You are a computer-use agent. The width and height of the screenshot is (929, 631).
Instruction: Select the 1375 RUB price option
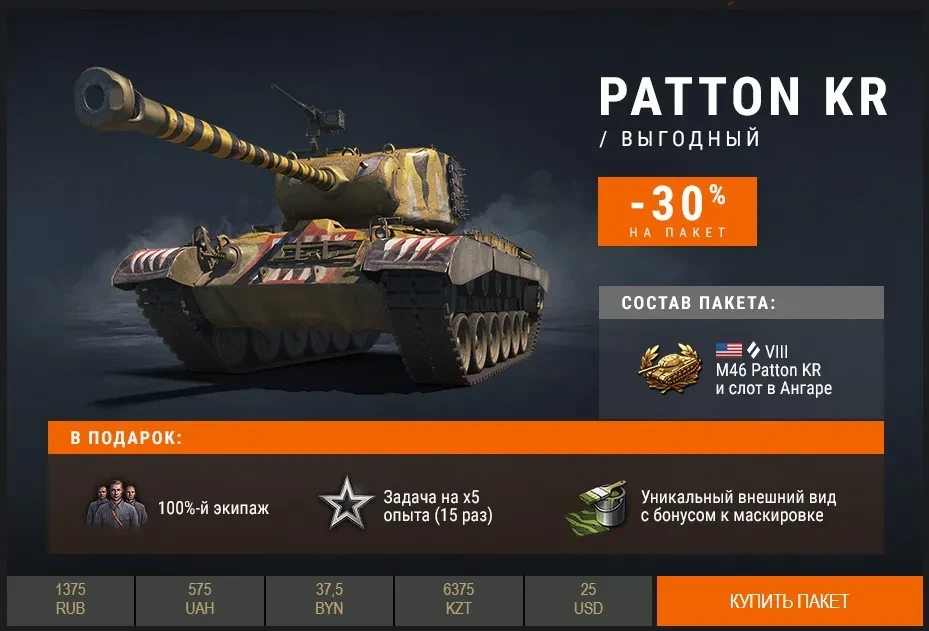(70, 601)
